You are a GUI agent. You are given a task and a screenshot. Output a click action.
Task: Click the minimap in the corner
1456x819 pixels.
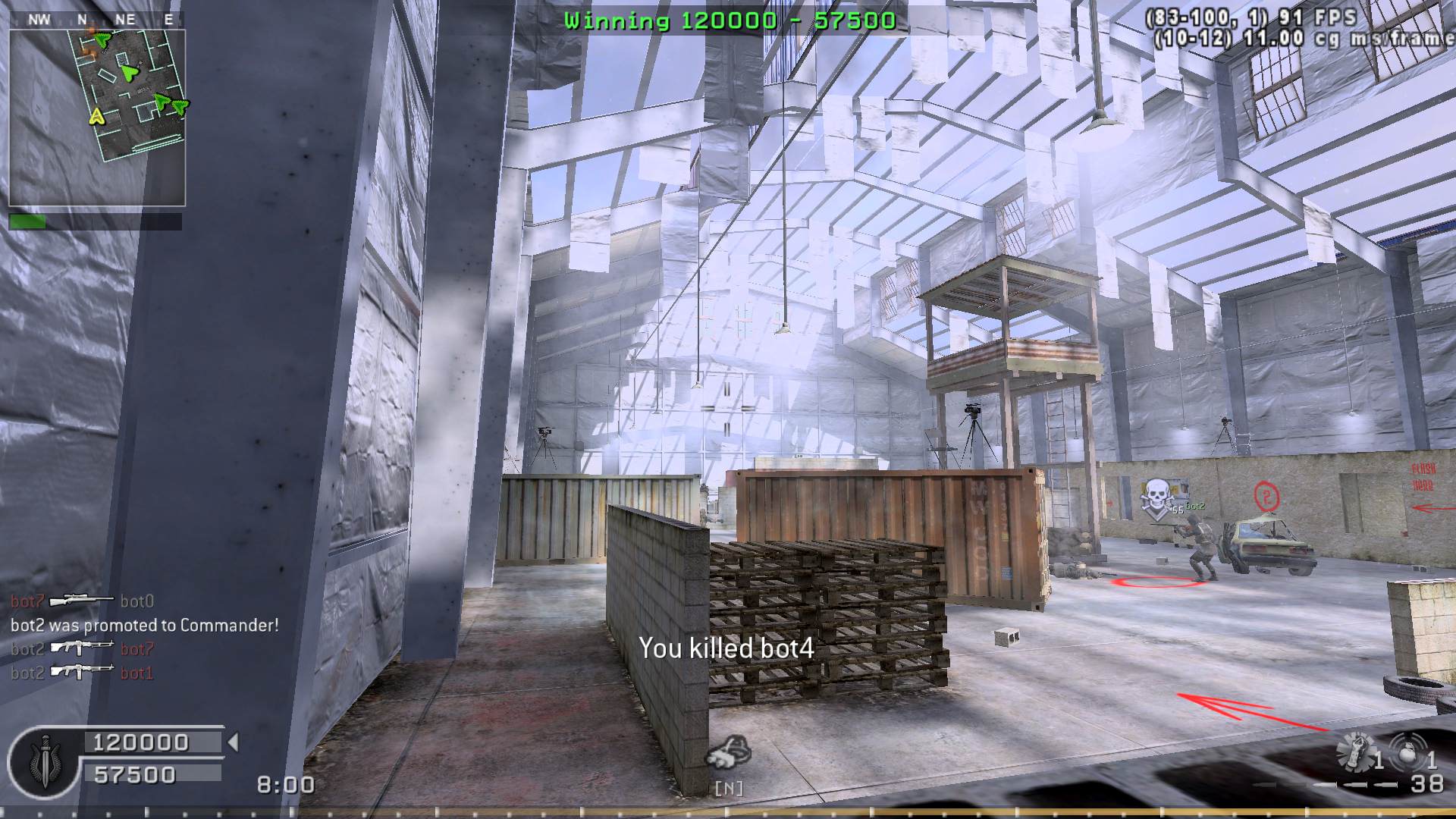97,118
